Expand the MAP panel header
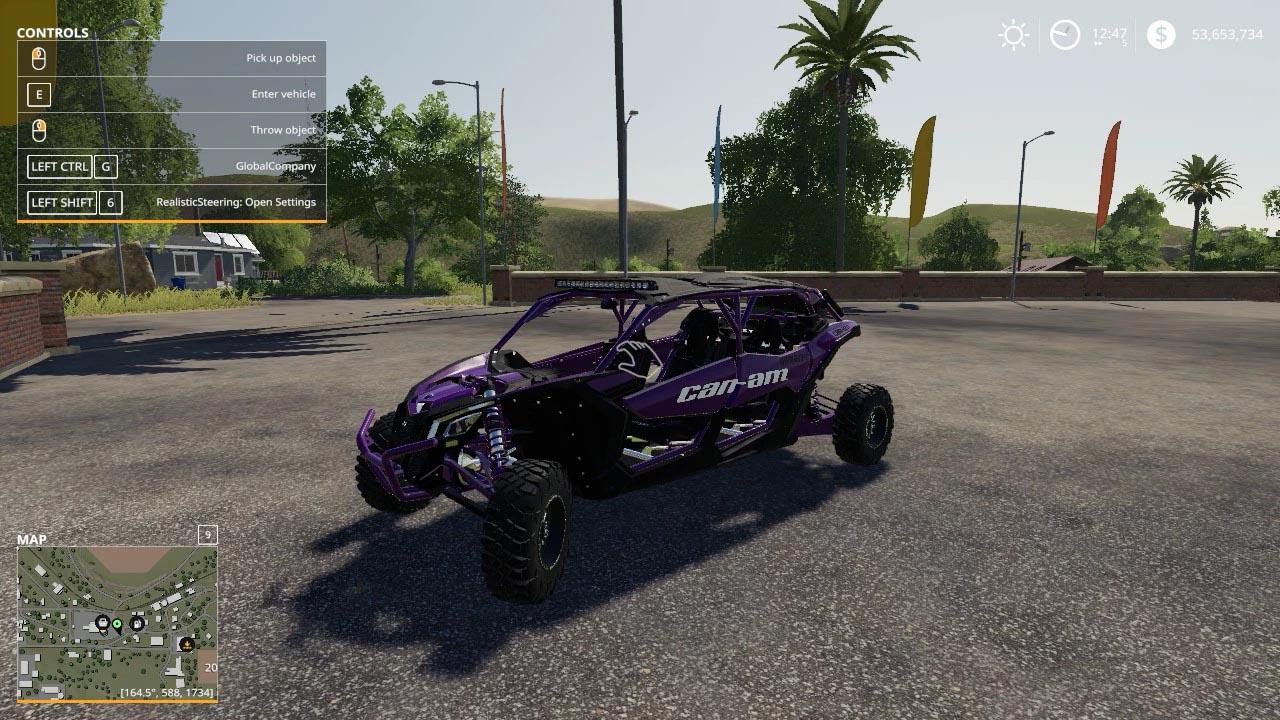Screen dimensions: 1280x720 (x=34, y=537)
